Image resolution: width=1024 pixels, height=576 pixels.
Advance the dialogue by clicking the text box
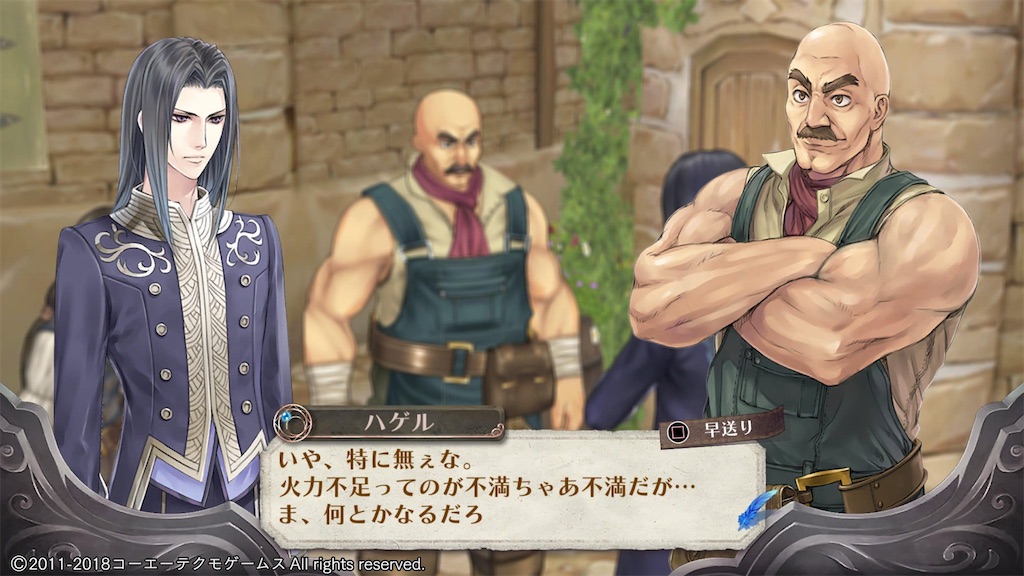point(500,490)
